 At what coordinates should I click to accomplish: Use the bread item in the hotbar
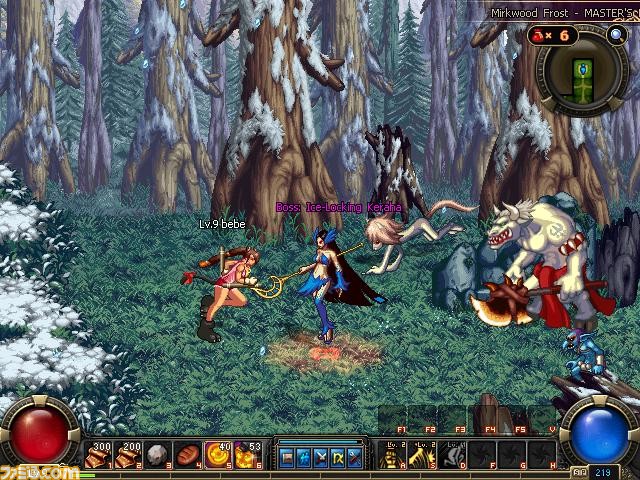coord(185,455)
